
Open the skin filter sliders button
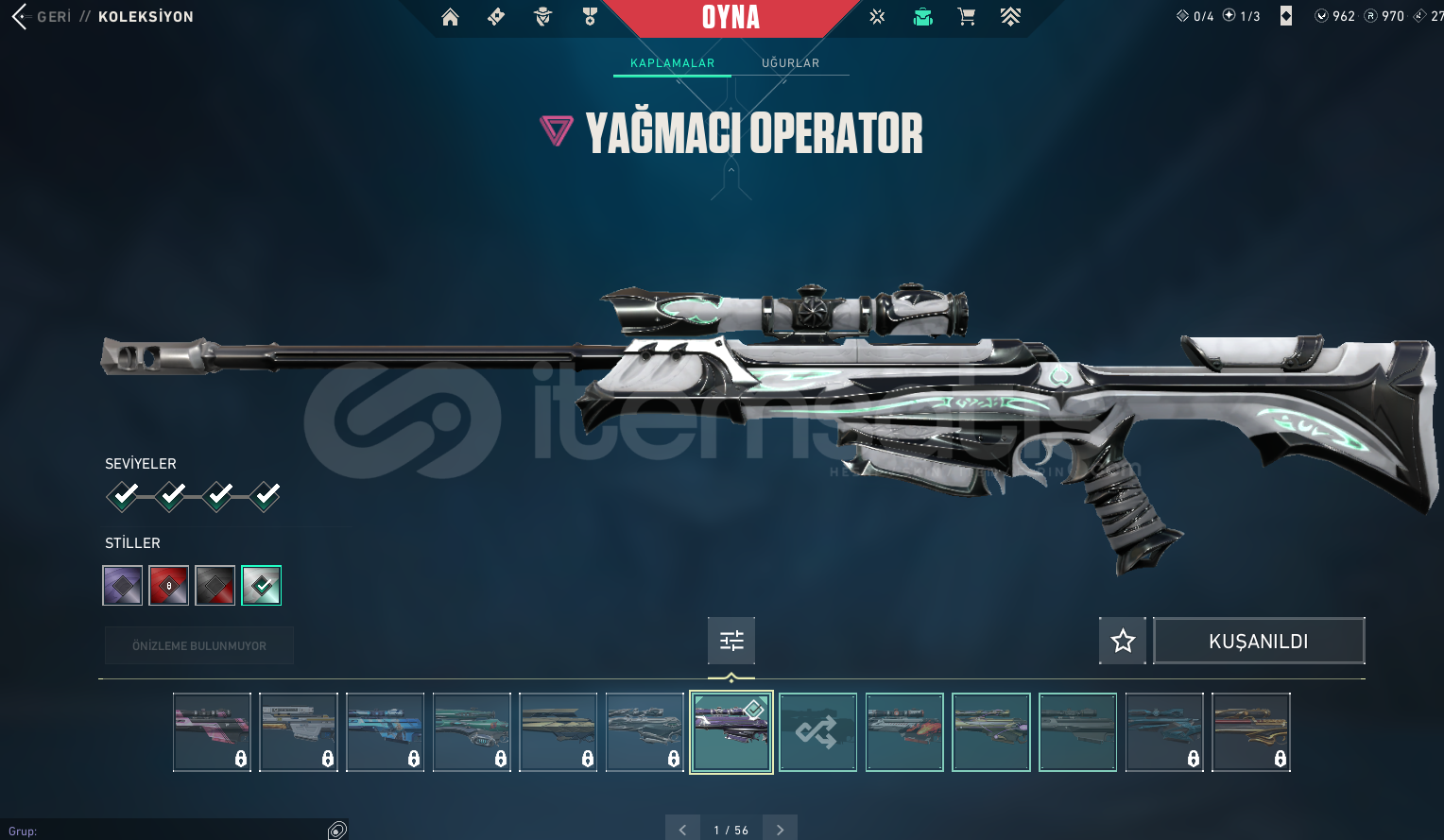731,642
